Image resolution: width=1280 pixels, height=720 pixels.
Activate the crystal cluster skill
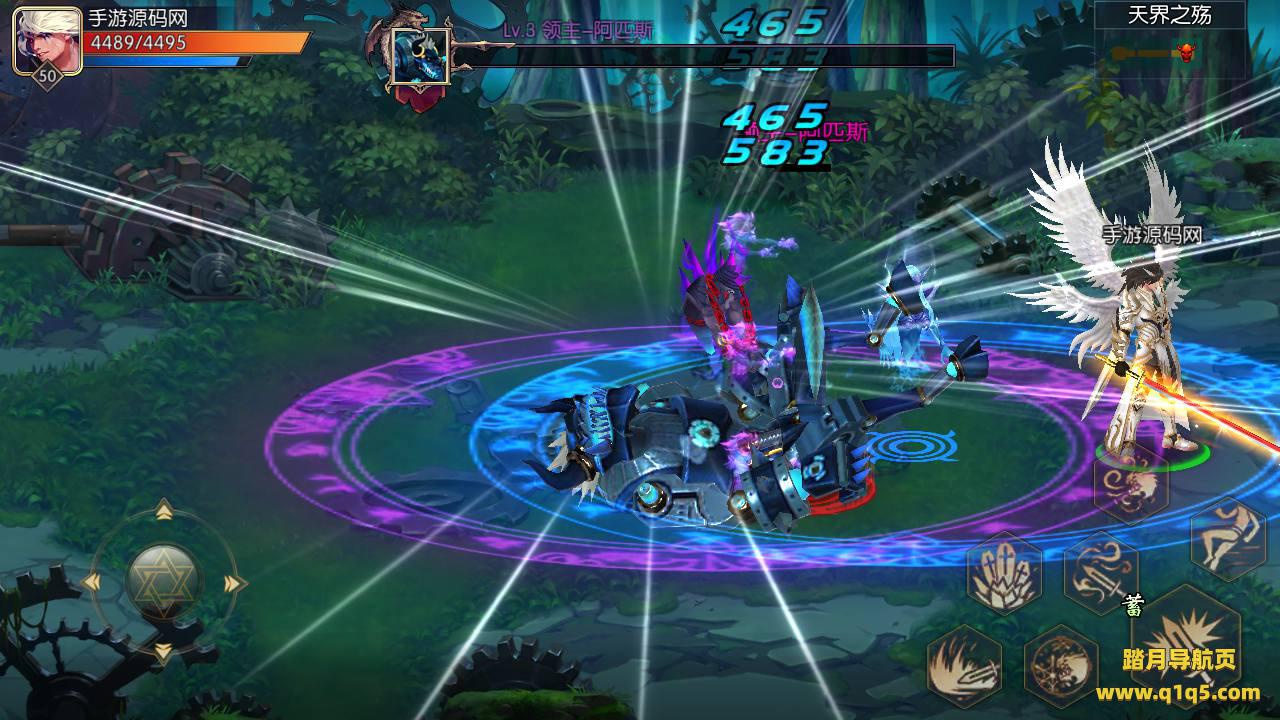pos(1004,572)
